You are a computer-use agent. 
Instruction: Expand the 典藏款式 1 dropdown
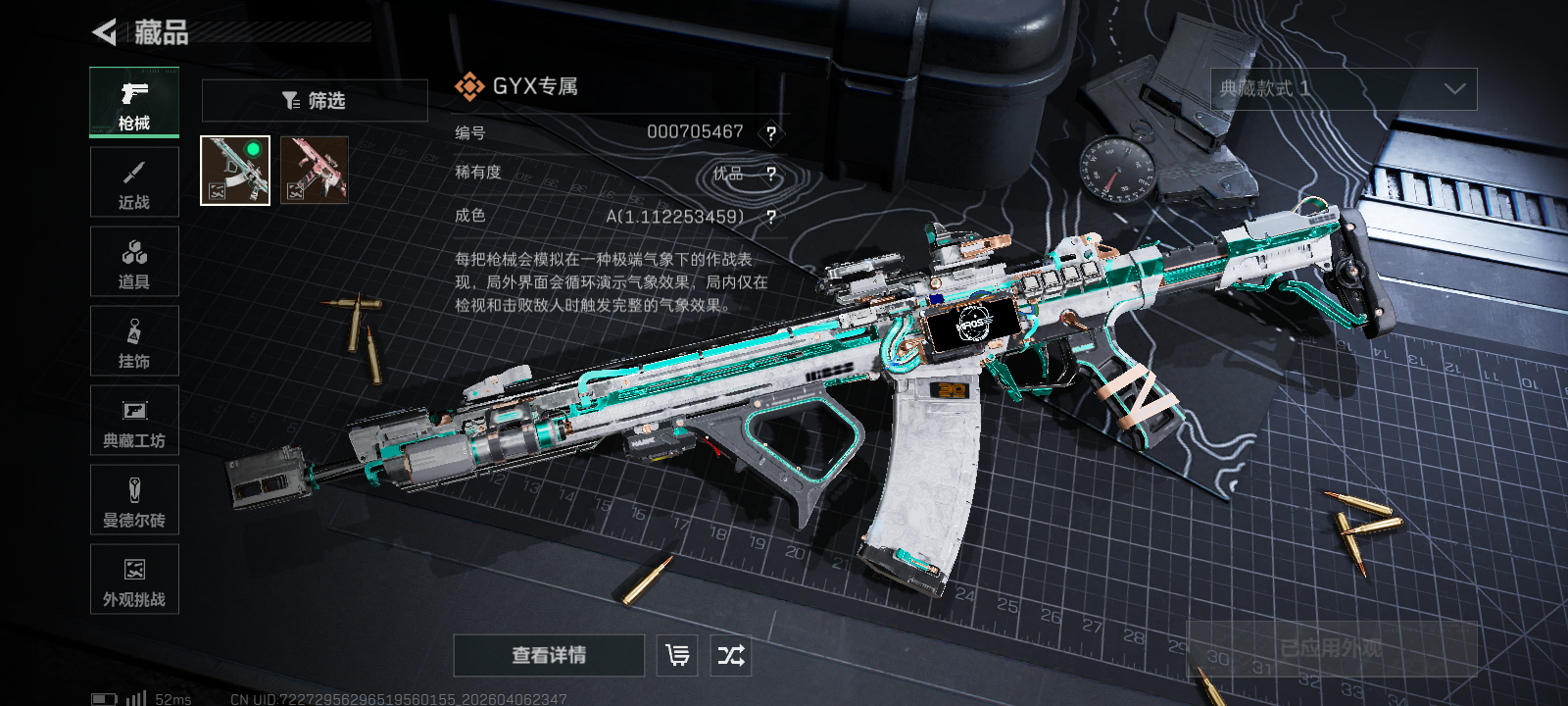click(1344, 89)
